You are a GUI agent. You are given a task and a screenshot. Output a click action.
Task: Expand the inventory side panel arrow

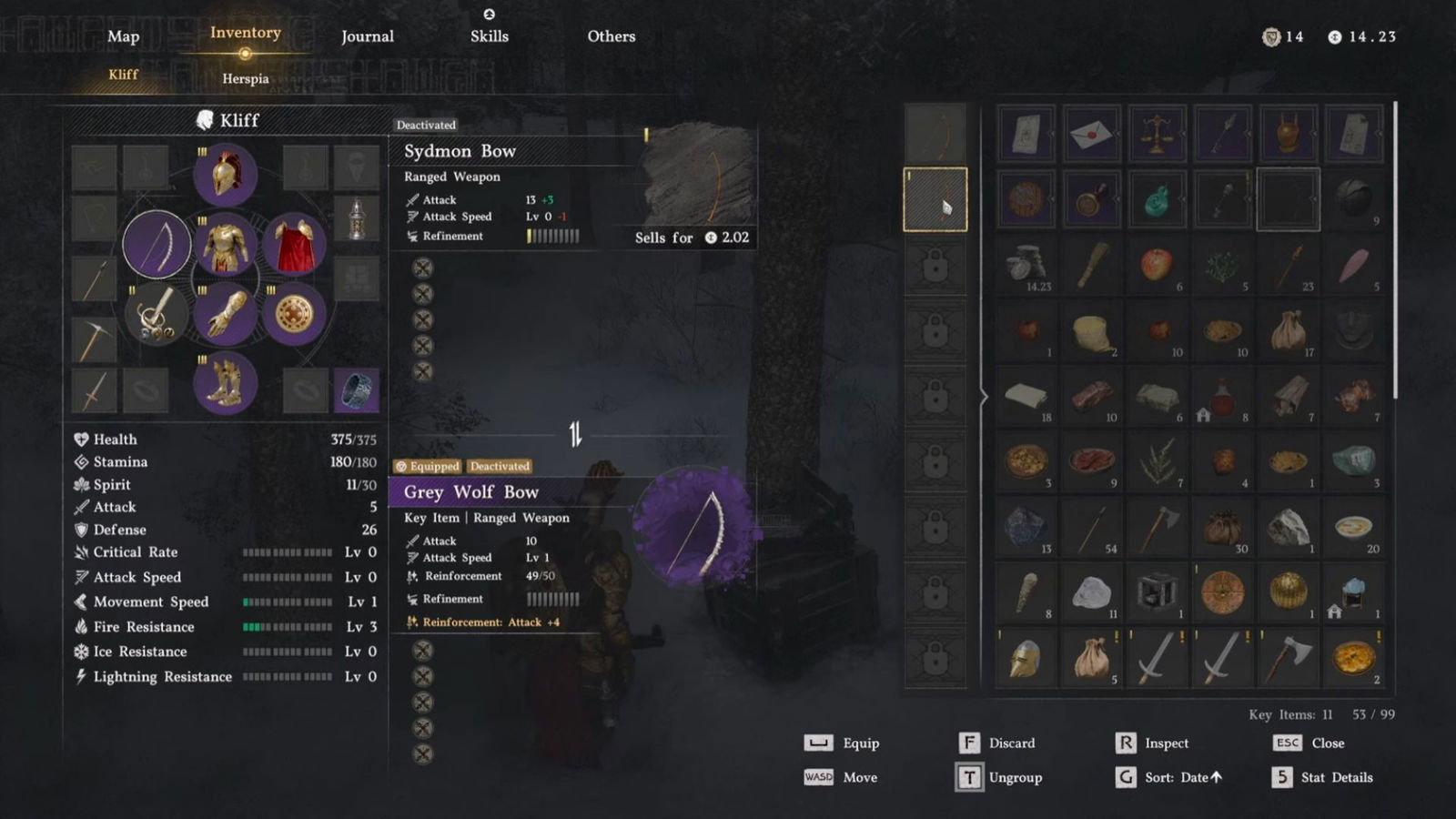click(x=984, y=397)
